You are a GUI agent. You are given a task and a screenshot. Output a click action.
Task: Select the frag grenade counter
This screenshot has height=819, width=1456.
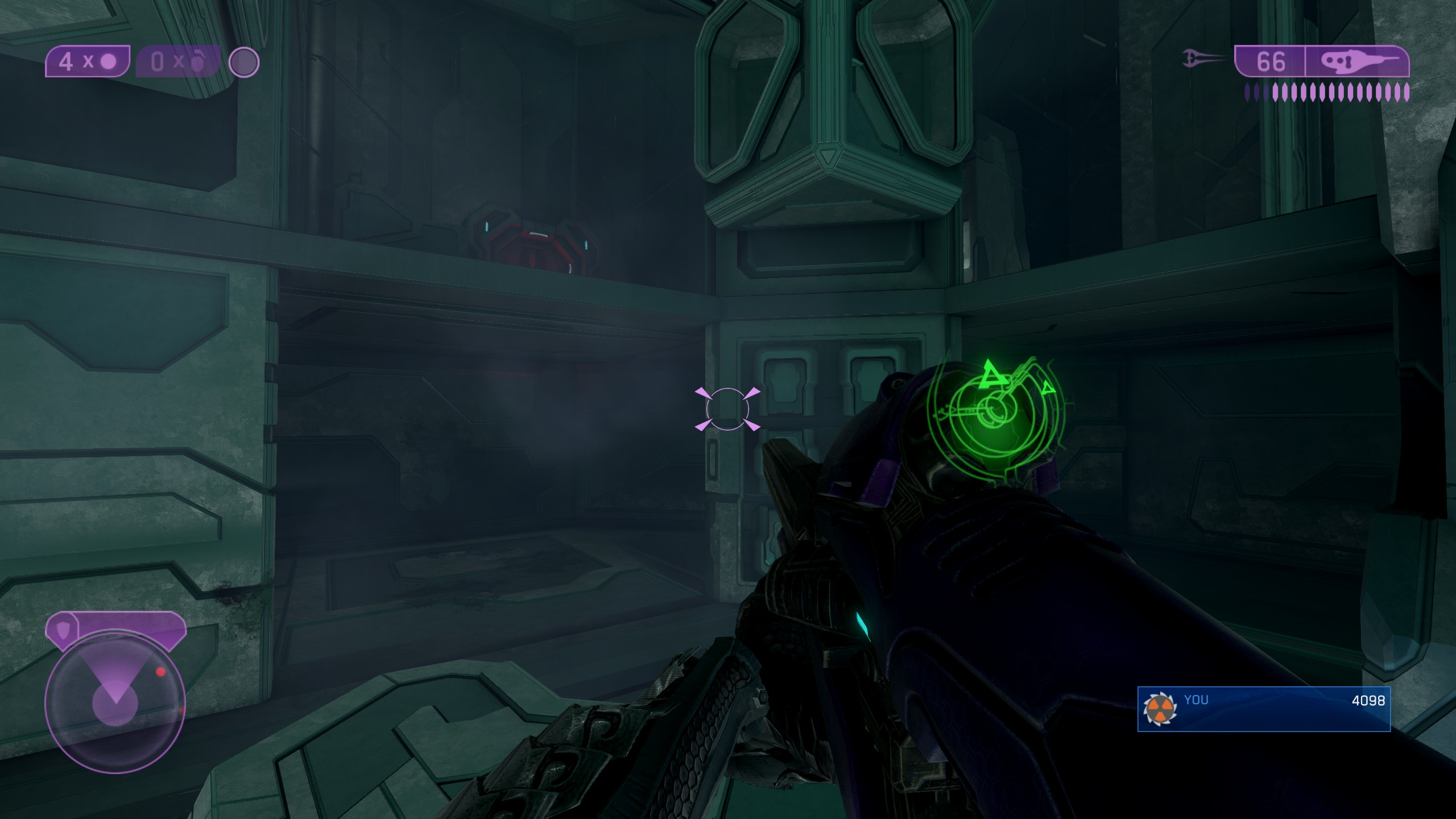(177, 61)
